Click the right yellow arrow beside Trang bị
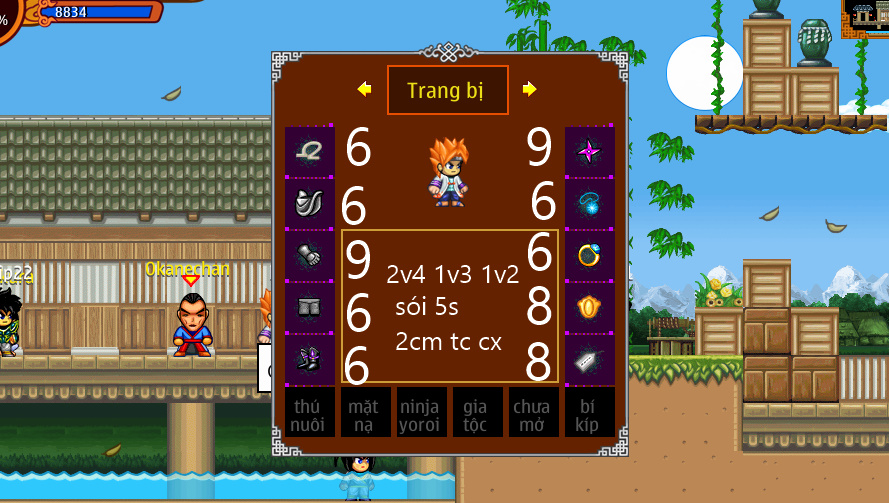This screenshot has height=503, width=889. pyautogui.click(x=530, y=90)
